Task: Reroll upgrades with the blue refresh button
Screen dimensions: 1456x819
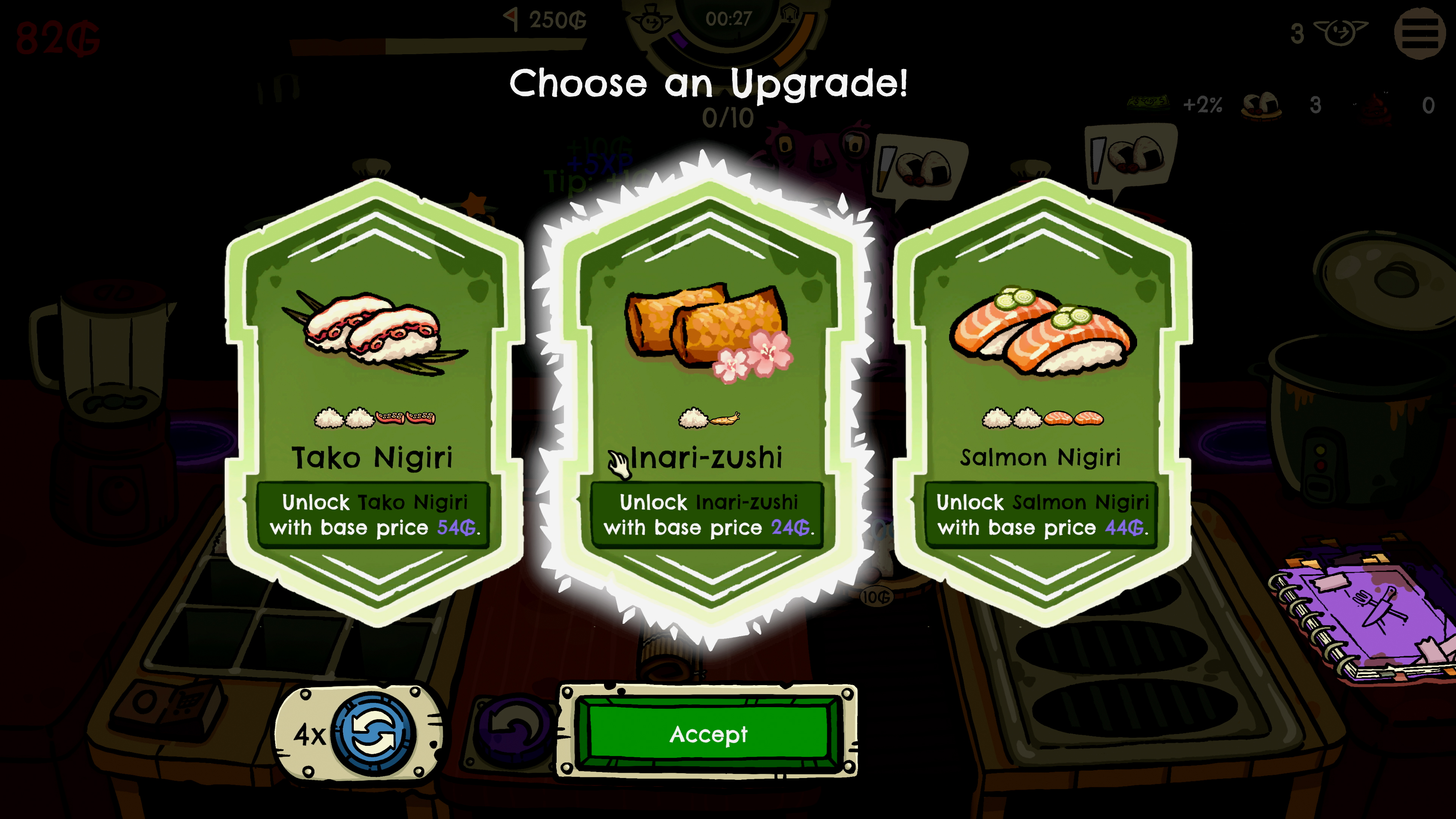Action: pos(373,734)
